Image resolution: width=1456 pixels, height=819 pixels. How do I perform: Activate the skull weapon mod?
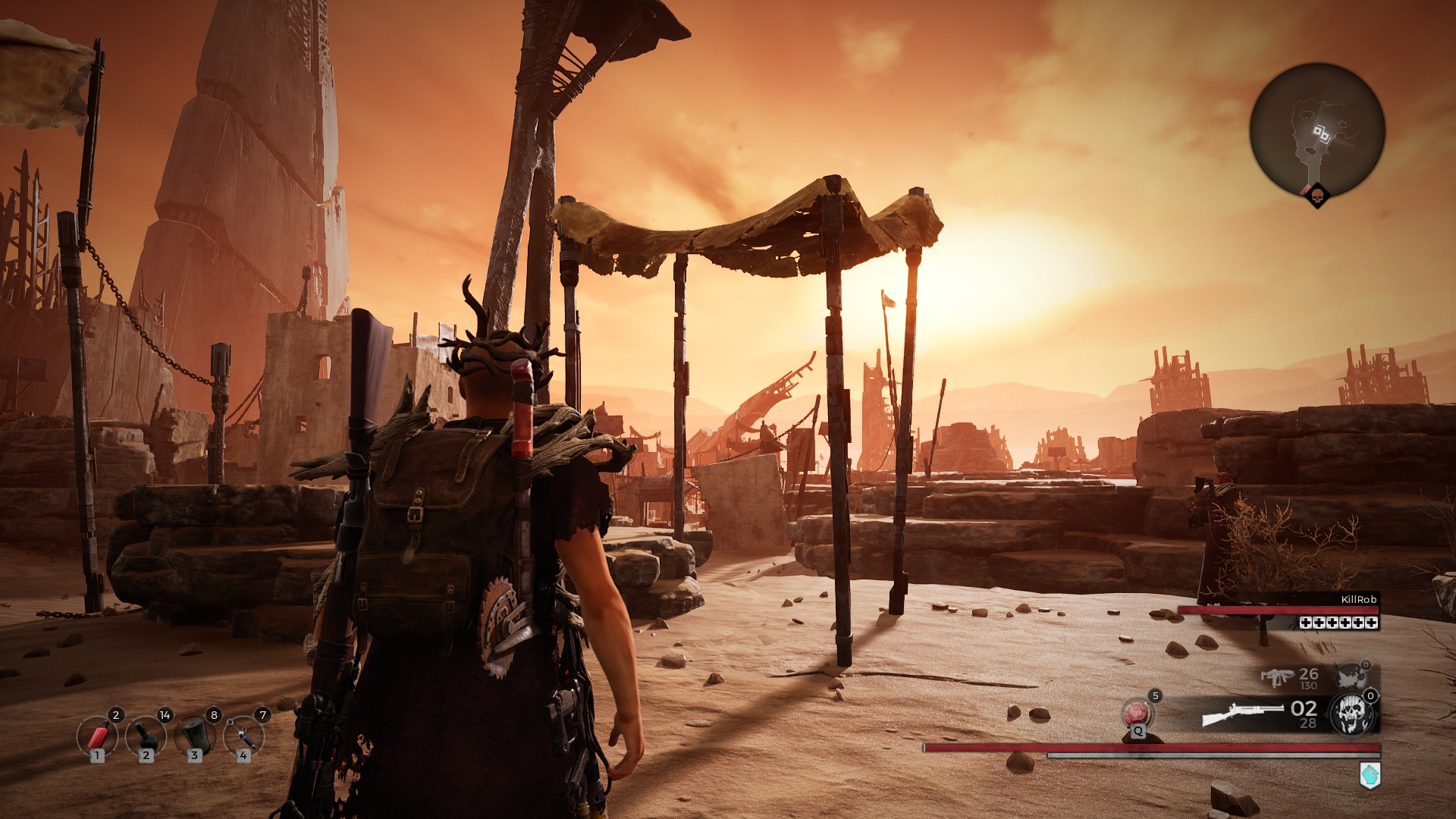tap(1352, 714)
